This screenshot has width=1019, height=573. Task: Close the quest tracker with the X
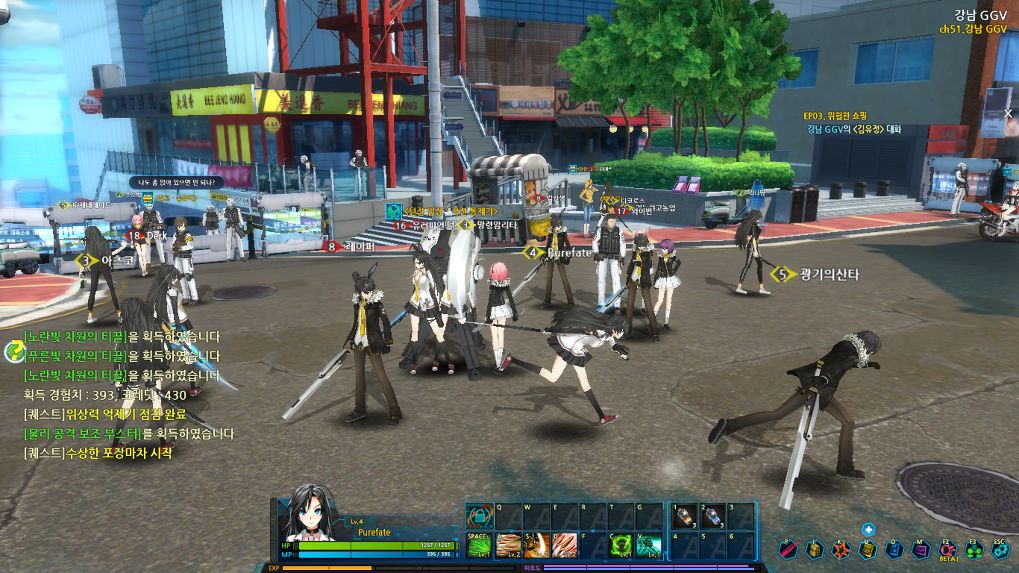pyautogui.click(x=1008, y=114)
